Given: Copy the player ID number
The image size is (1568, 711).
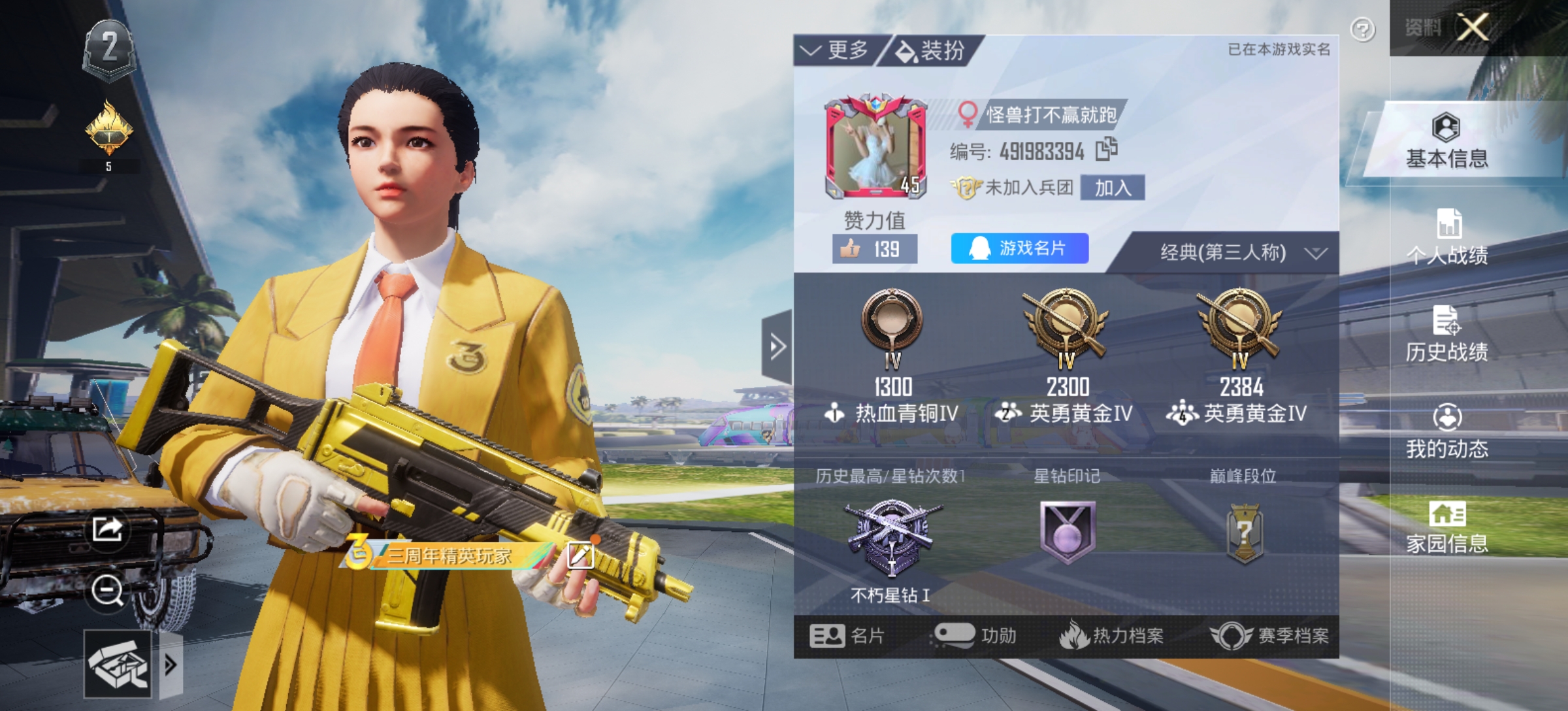Looking at the screenshot, I should click(1106, 150).
